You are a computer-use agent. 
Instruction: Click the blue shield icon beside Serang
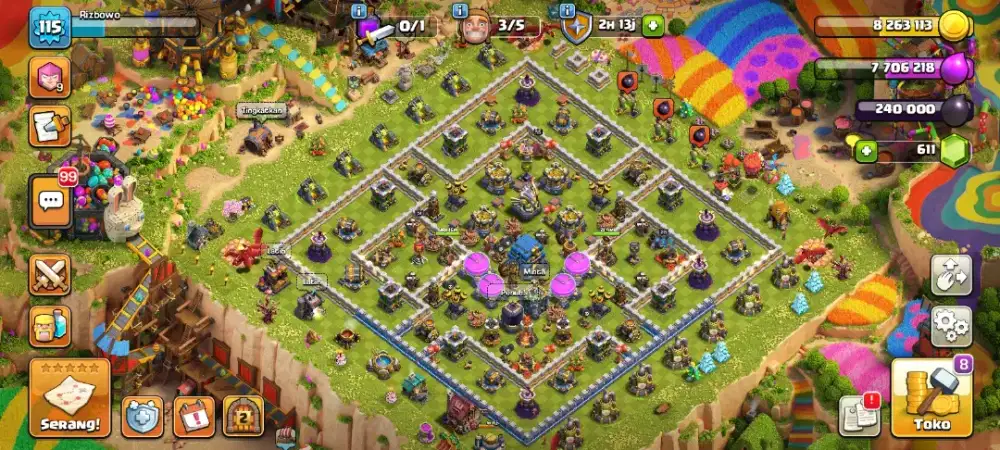tap(142, 416)
